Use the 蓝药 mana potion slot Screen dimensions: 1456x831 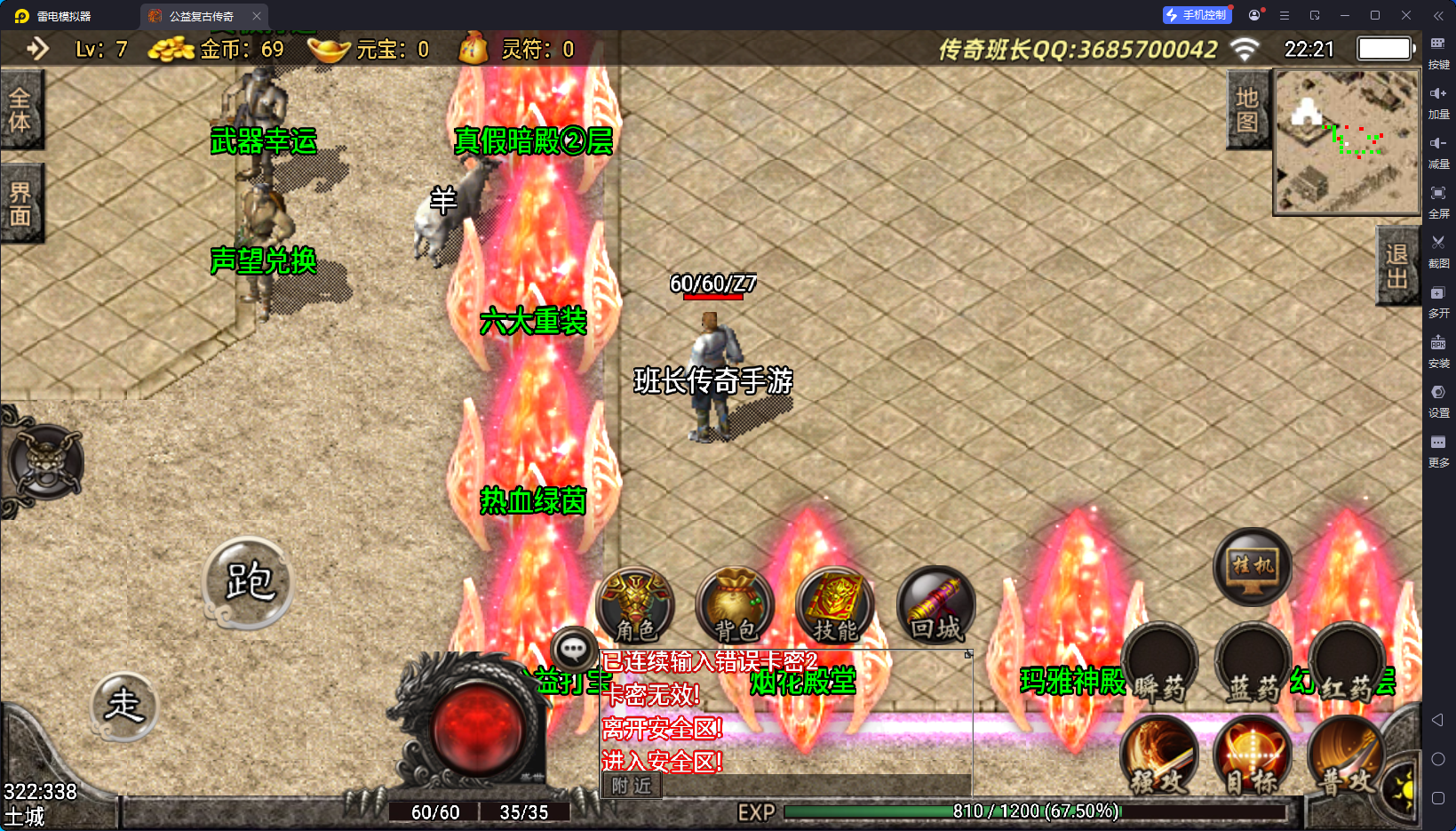click(x=1253, y=662)
